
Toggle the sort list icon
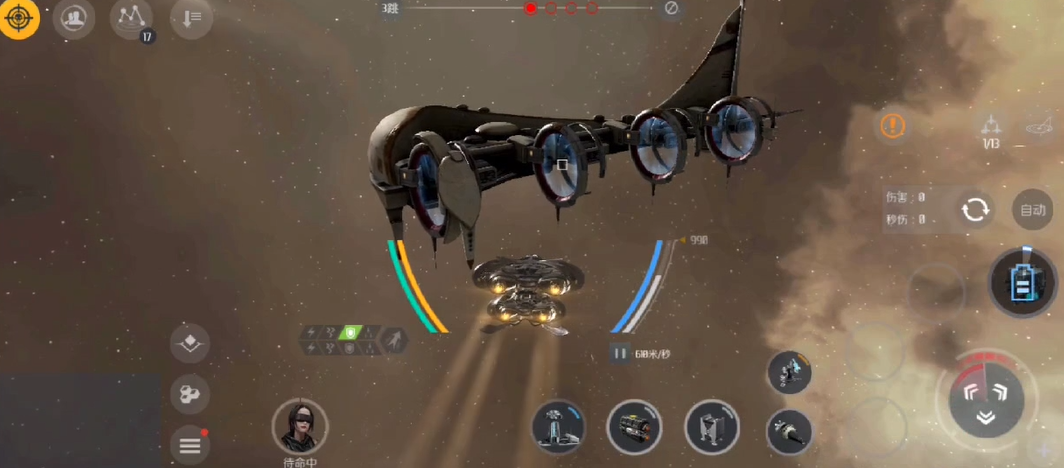[190, 18]
